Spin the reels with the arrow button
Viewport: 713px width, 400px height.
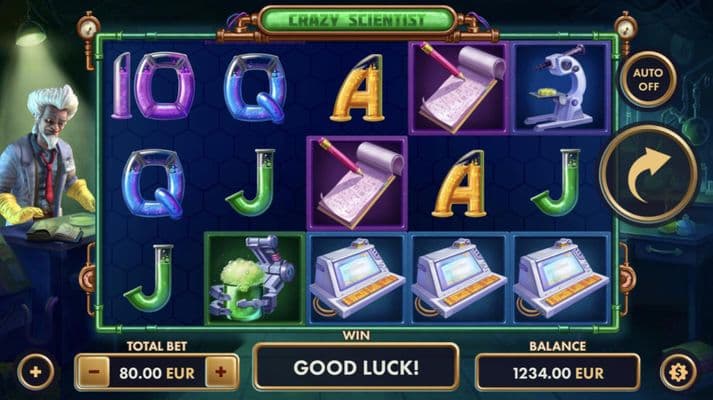click(x=648, y=174)
